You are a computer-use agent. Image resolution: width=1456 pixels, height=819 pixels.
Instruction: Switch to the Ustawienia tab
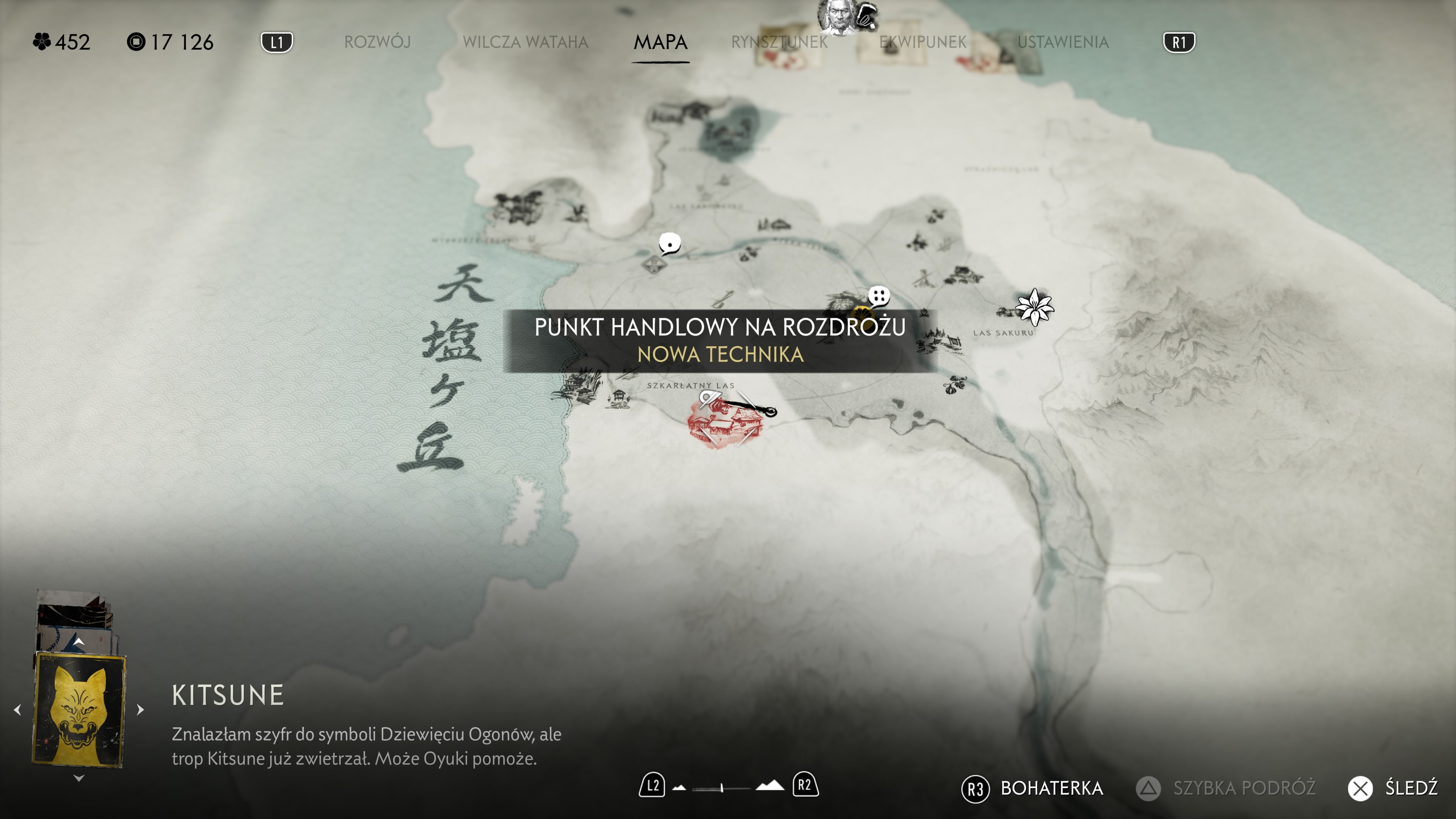[1062, 42]
